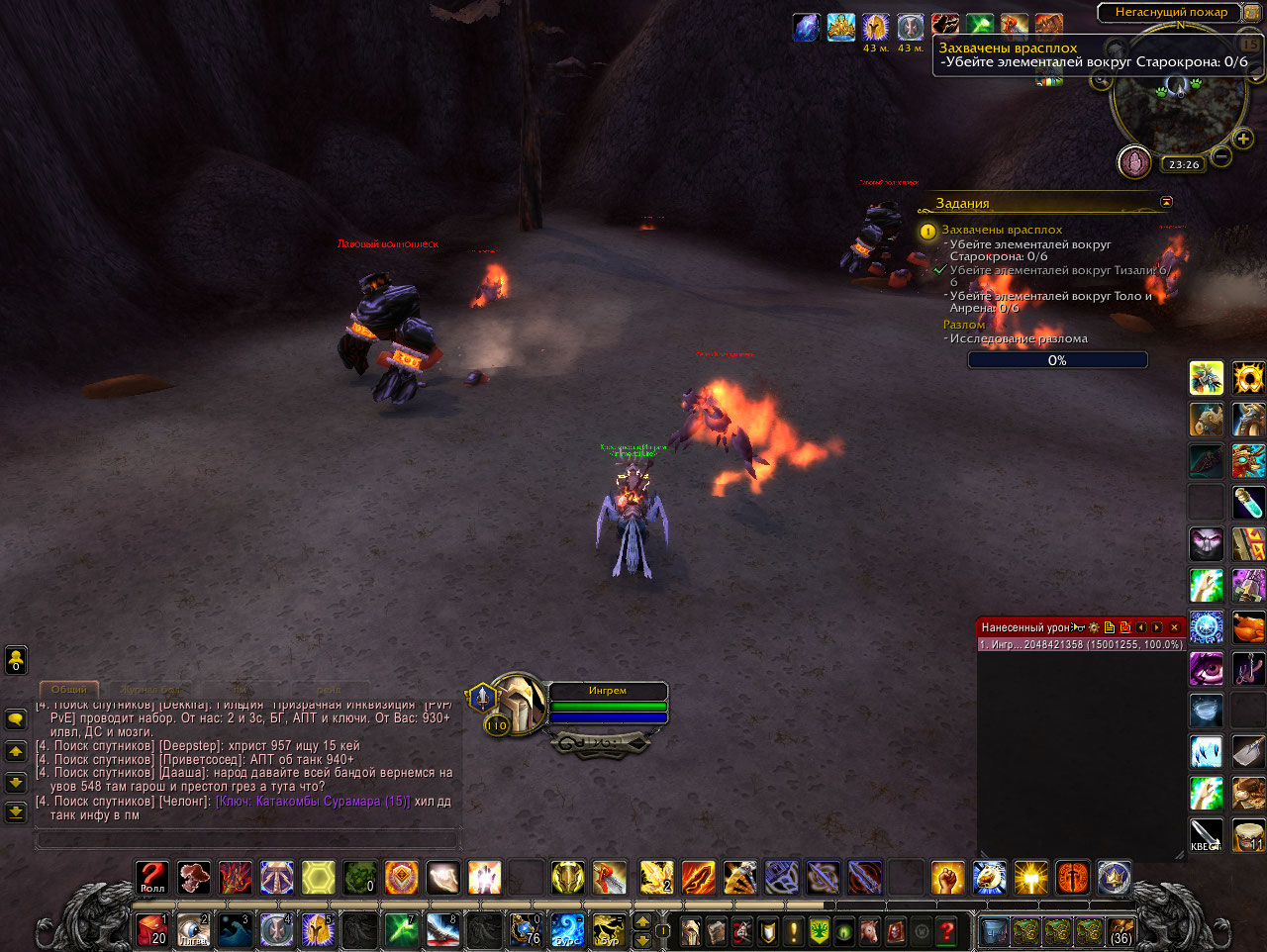Activate the yellow hexagon shield ability
Viewport: 1267px width, 952px height.
[319, 878]
